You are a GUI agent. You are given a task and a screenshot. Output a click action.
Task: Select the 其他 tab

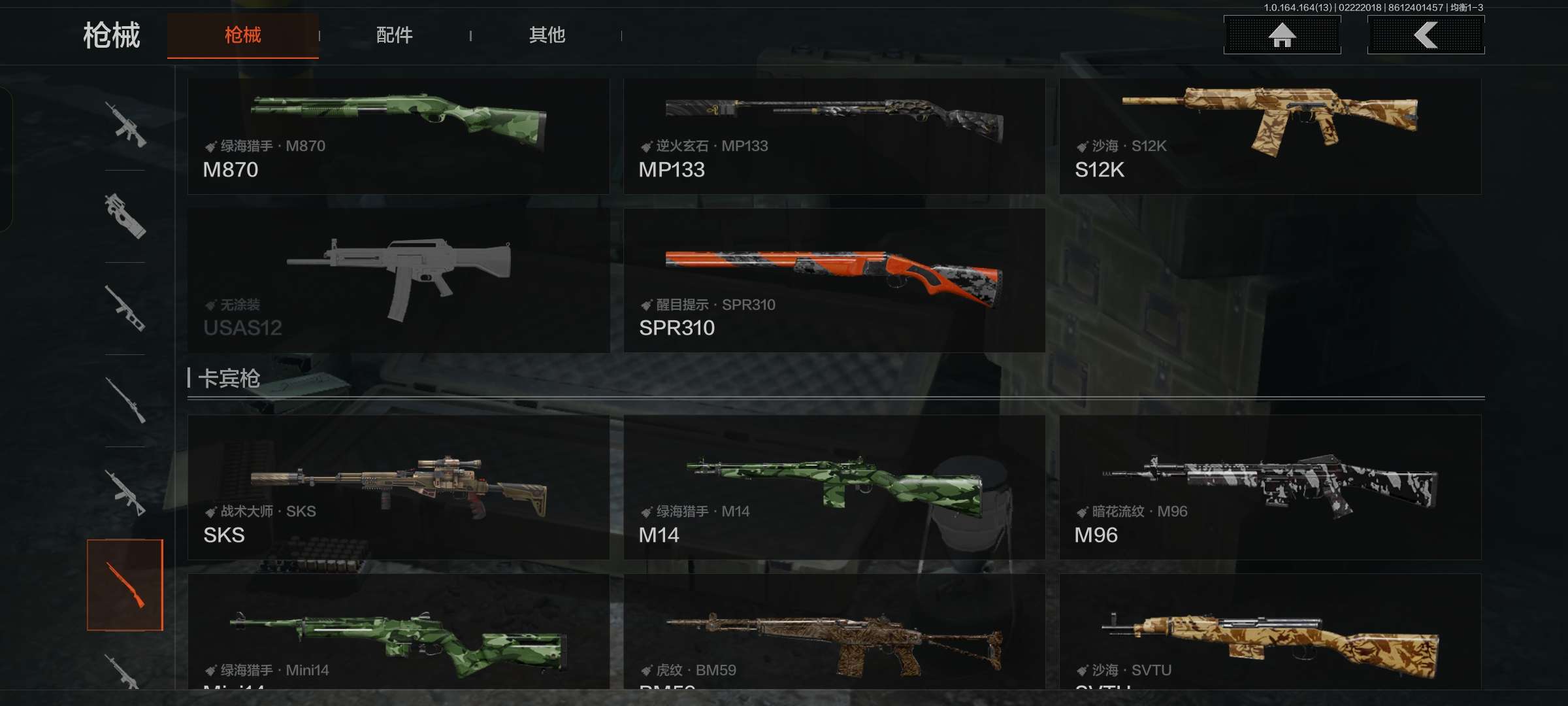tap(547, 35)
